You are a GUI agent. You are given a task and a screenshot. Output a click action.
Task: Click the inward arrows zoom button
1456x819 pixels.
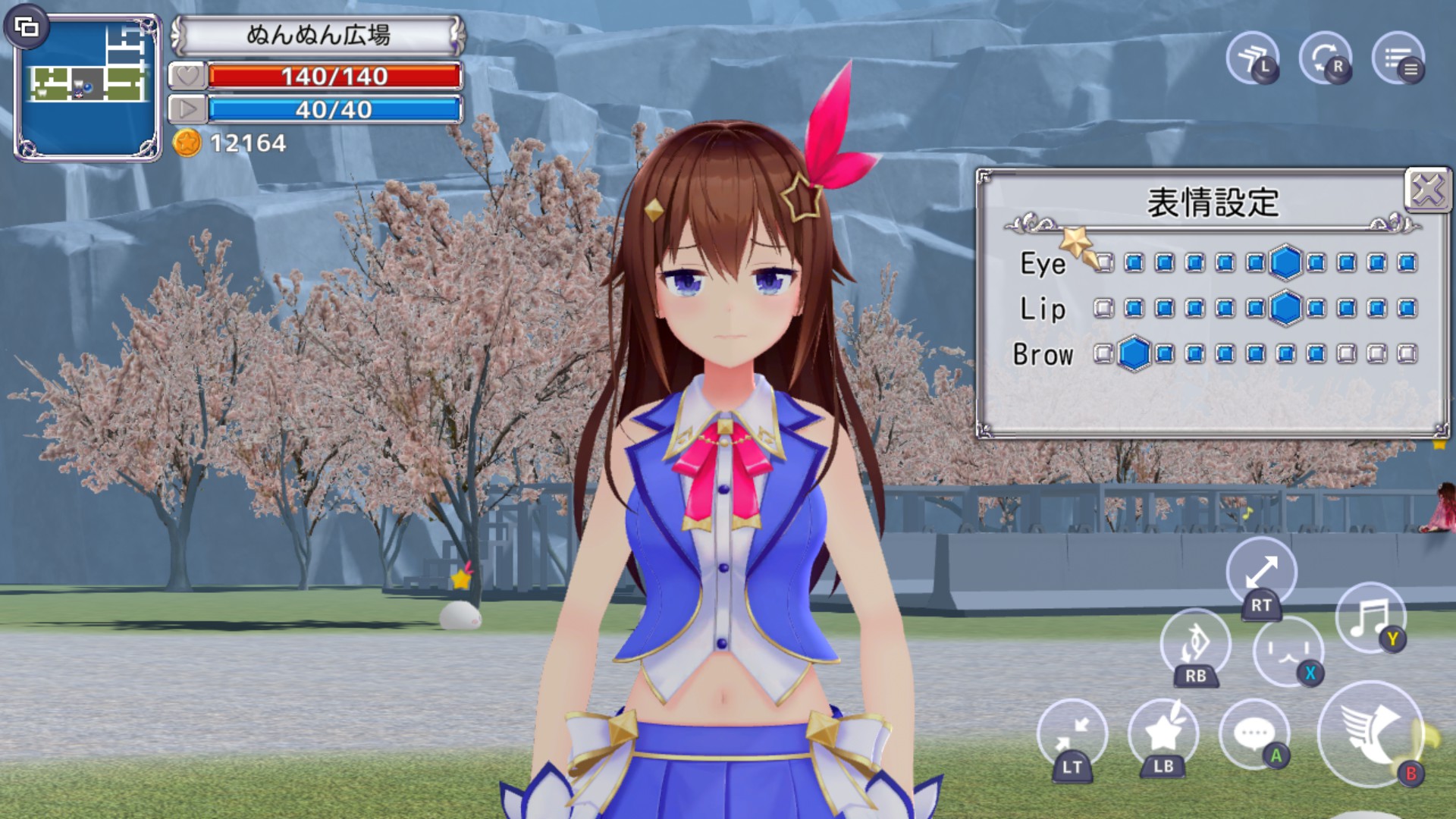click(x=1072, y=734)
